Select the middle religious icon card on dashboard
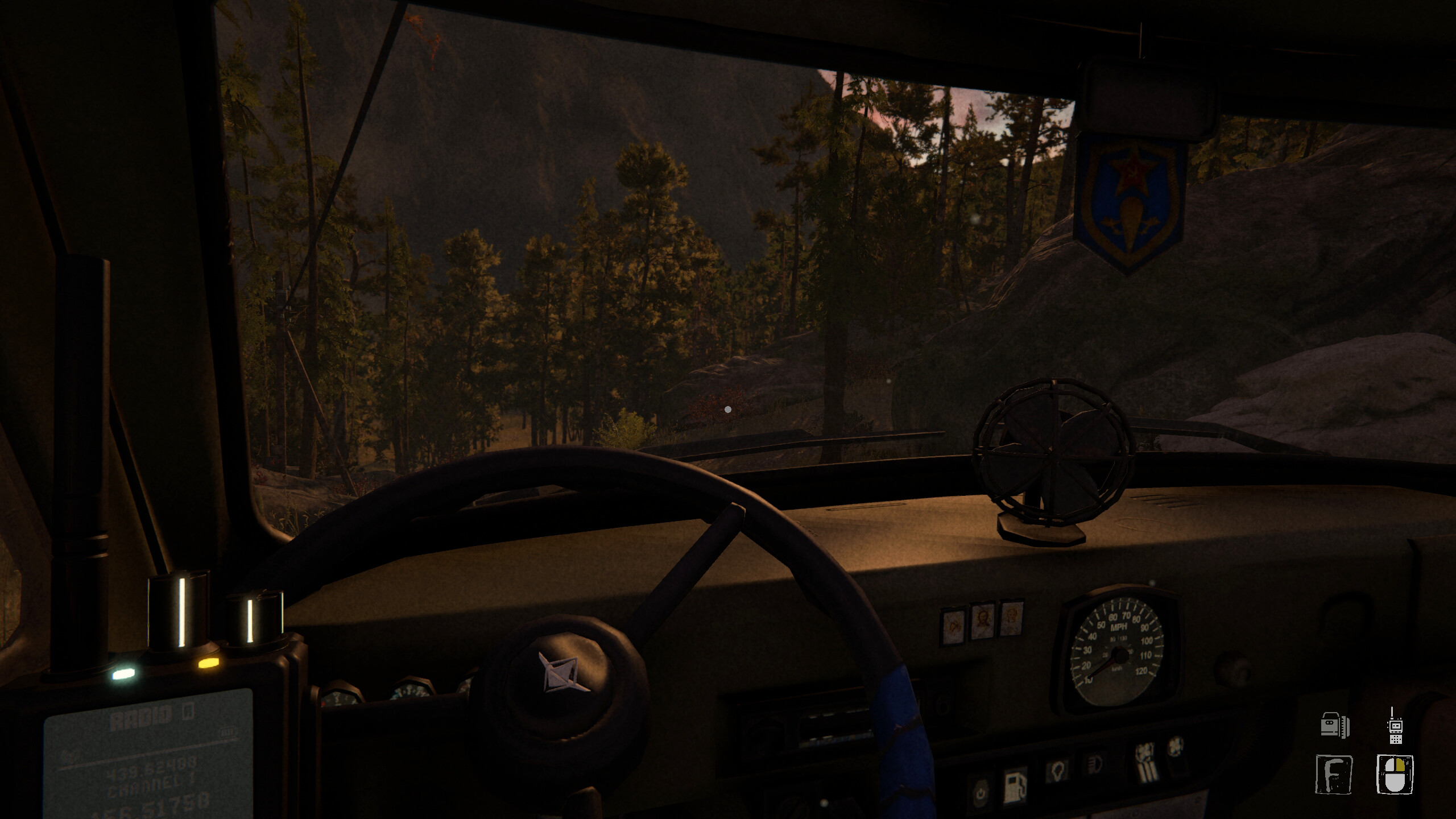Image resolution: width=1456 pixels, height=819 pixels. pos(983,621)
